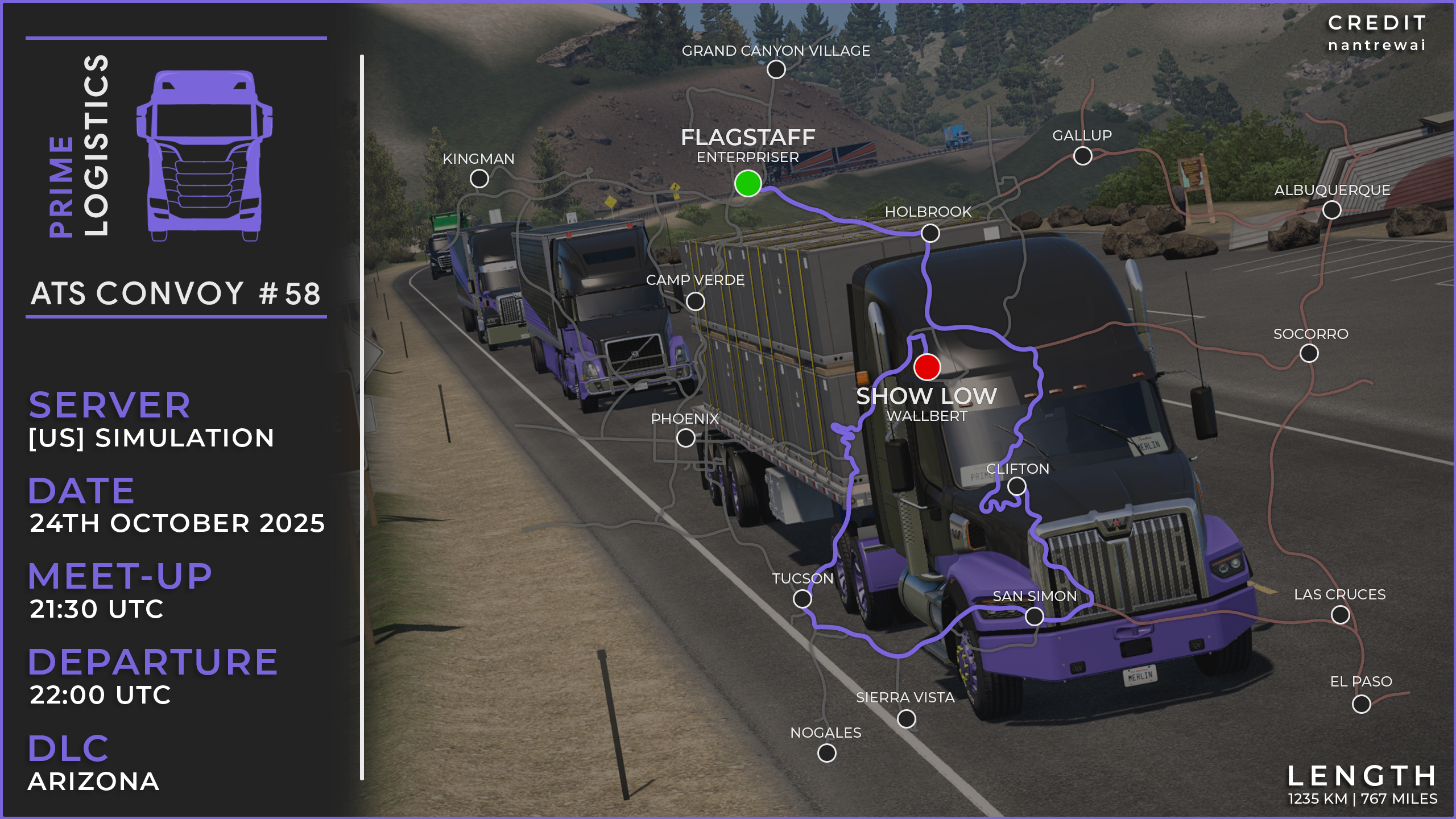Select the Phoenix city marker
1456x819 pixels.
(685, 438)
